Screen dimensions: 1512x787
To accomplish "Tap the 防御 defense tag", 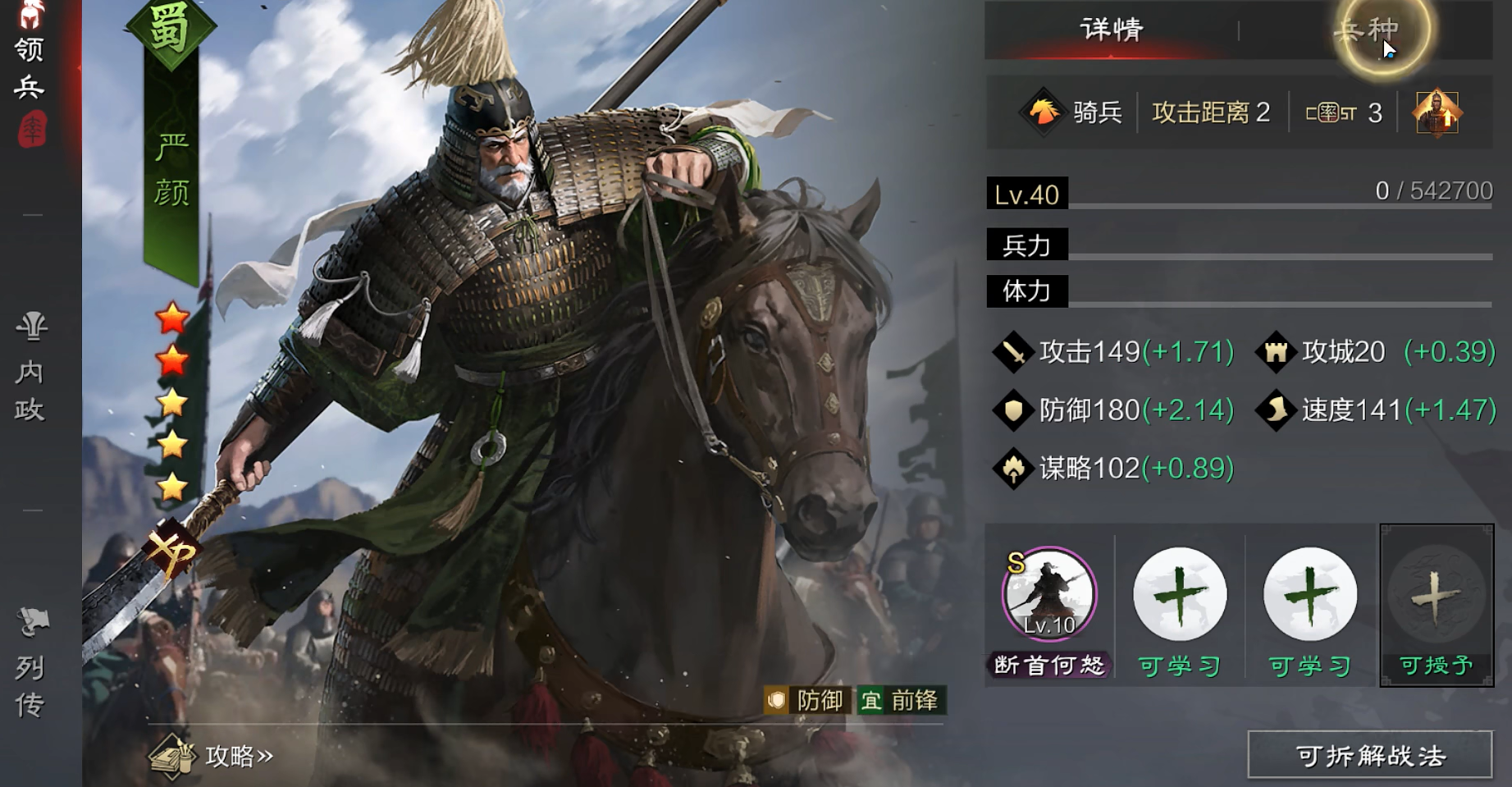I will click(x=808, y=700).
